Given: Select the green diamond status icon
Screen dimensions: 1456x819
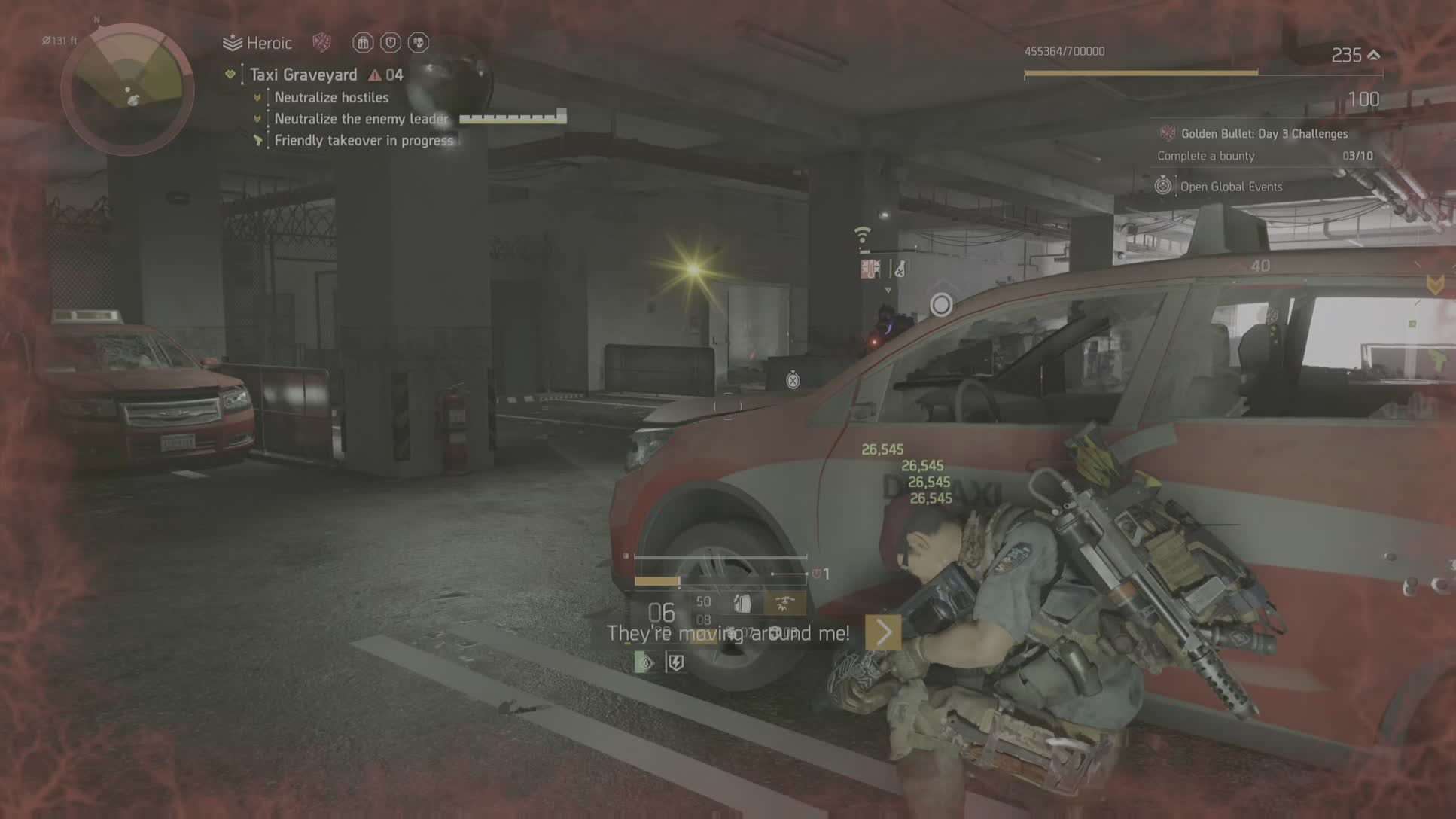Looking at the screenshot, I should (x=644, y=662).
